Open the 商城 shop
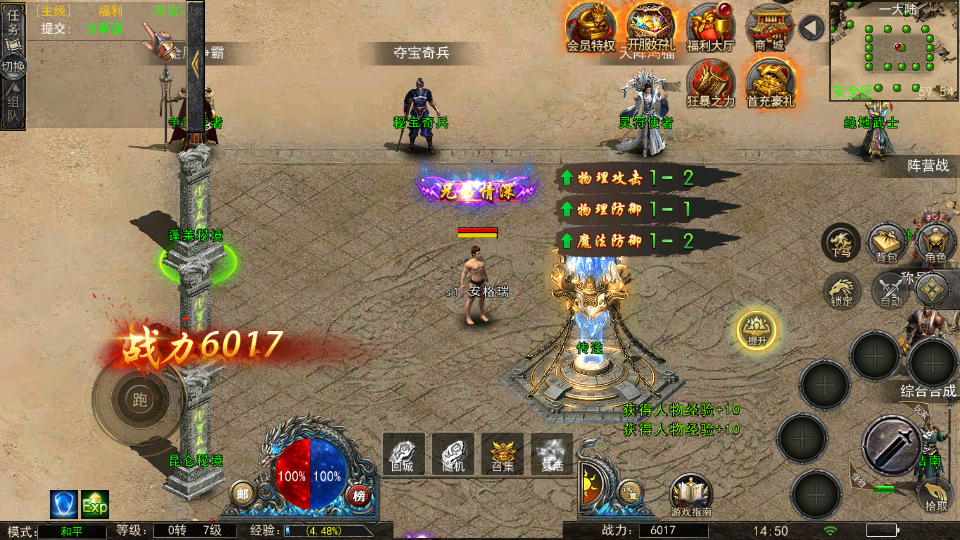The height and width of the screenshot is (540, 960). [x=770, y=27]
